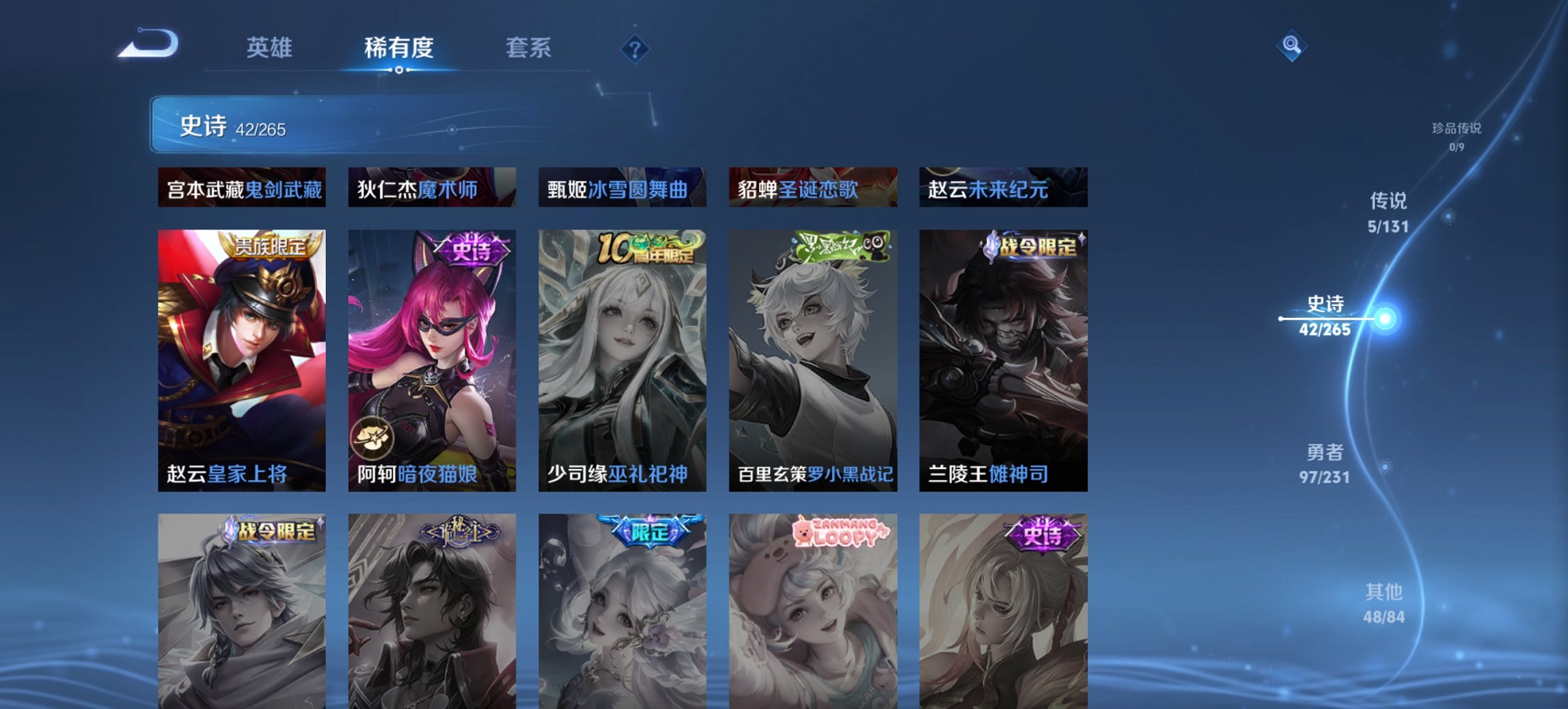Open the 阿轲暗夜猫娘 skin thumbnail
The image size is (1568, 709).
click(x=432, y=356)
